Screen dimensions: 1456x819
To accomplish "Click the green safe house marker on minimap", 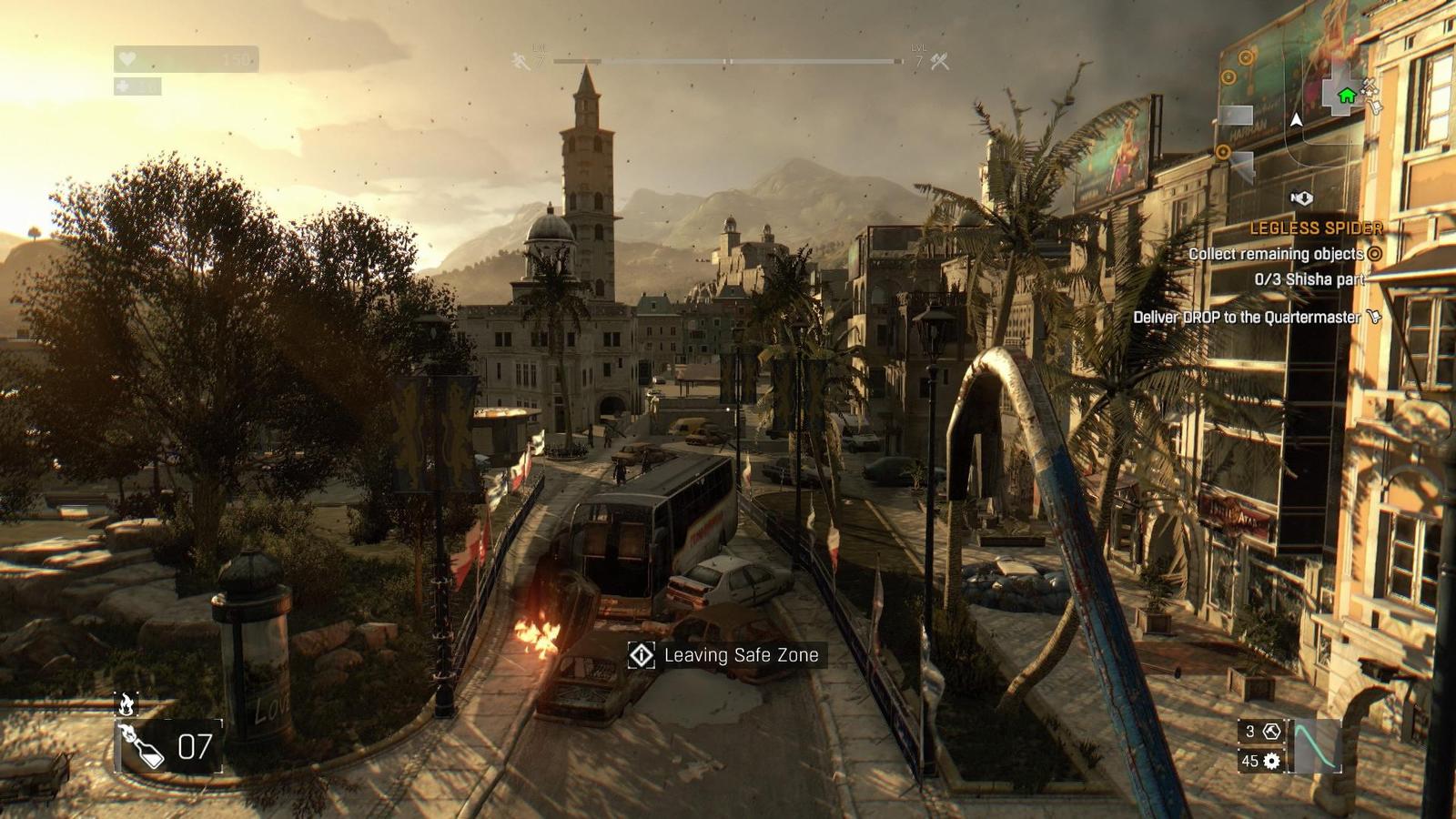I will (1346, 95).
